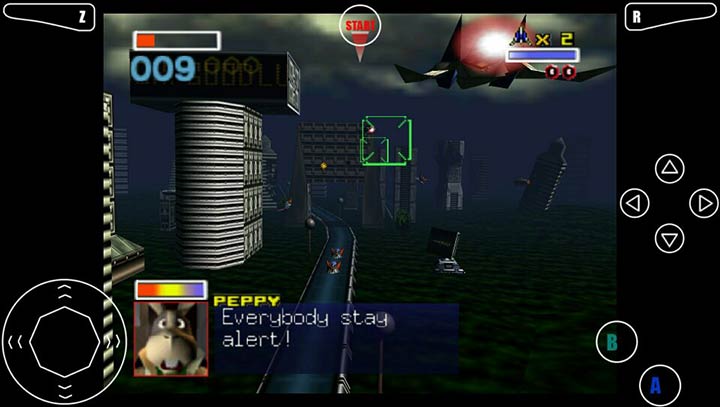The image size is (720, 407).
Task: Tap the C-left triangle button
Action: click(634, 203)
